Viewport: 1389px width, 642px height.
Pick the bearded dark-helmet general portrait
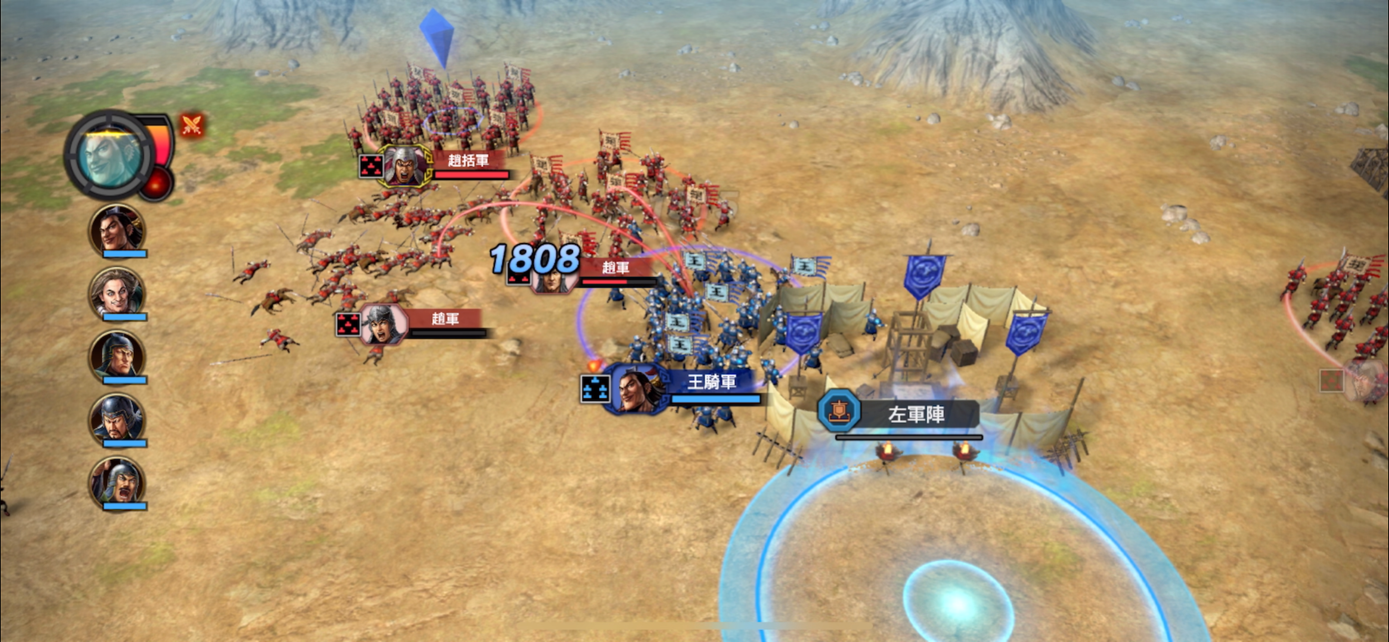(118, 418)
